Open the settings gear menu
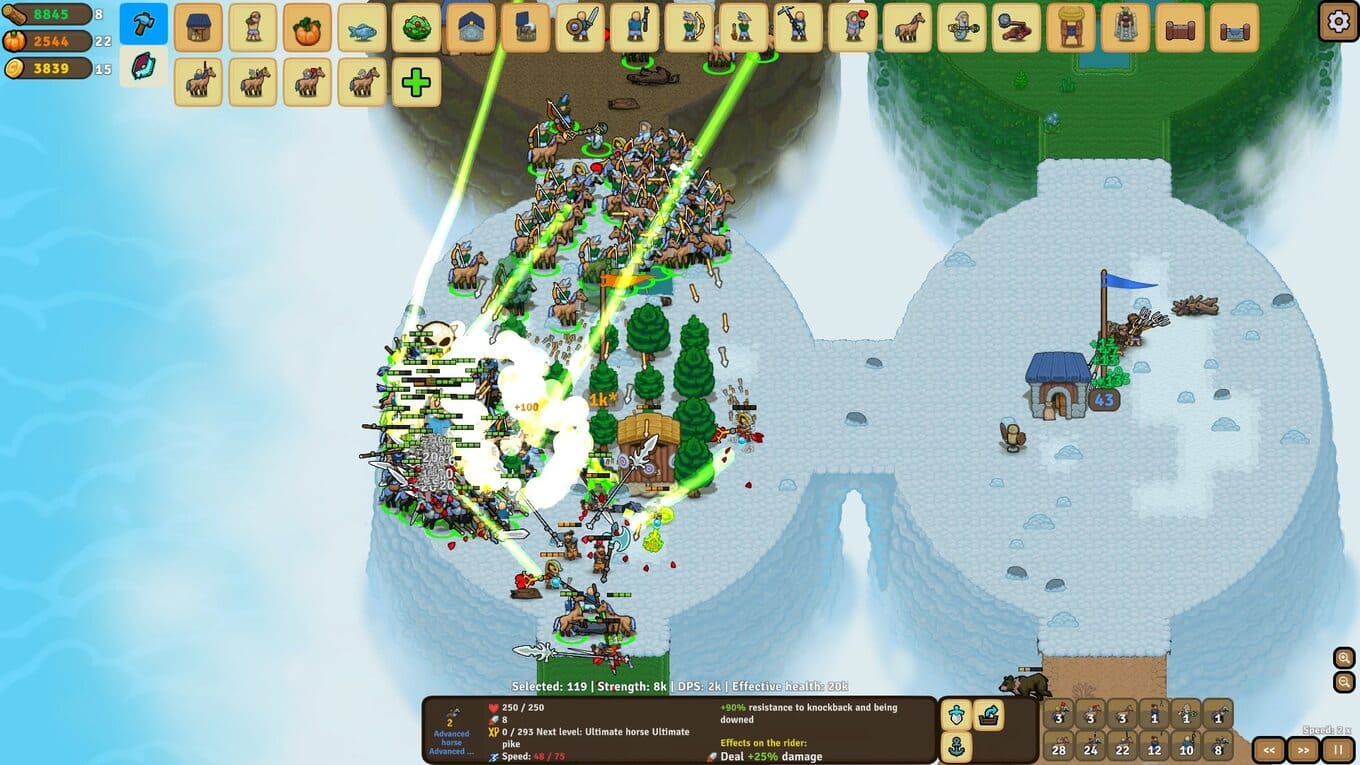 (1338, 21)
